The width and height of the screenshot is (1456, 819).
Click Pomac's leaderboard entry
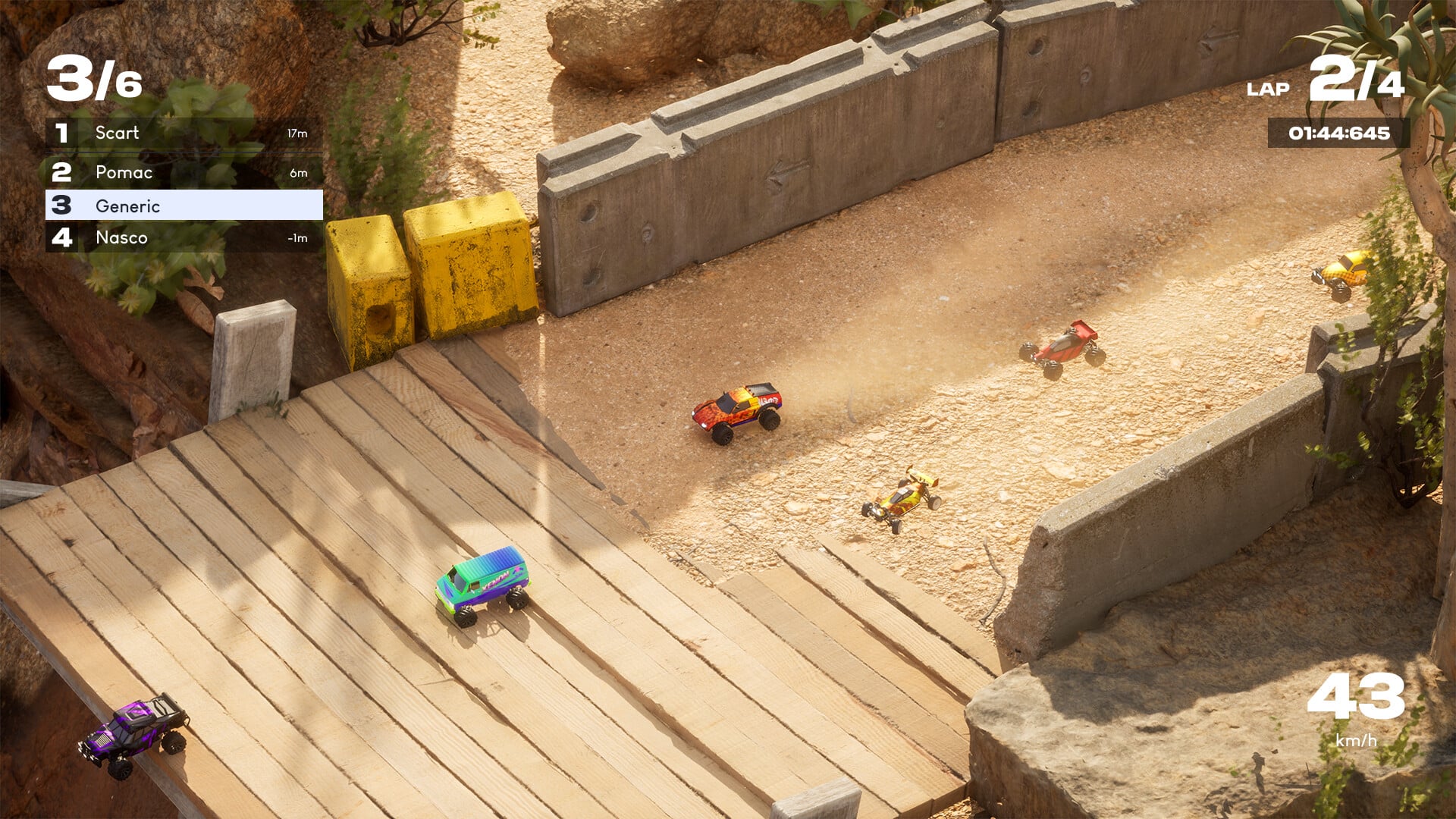(184, 173)
